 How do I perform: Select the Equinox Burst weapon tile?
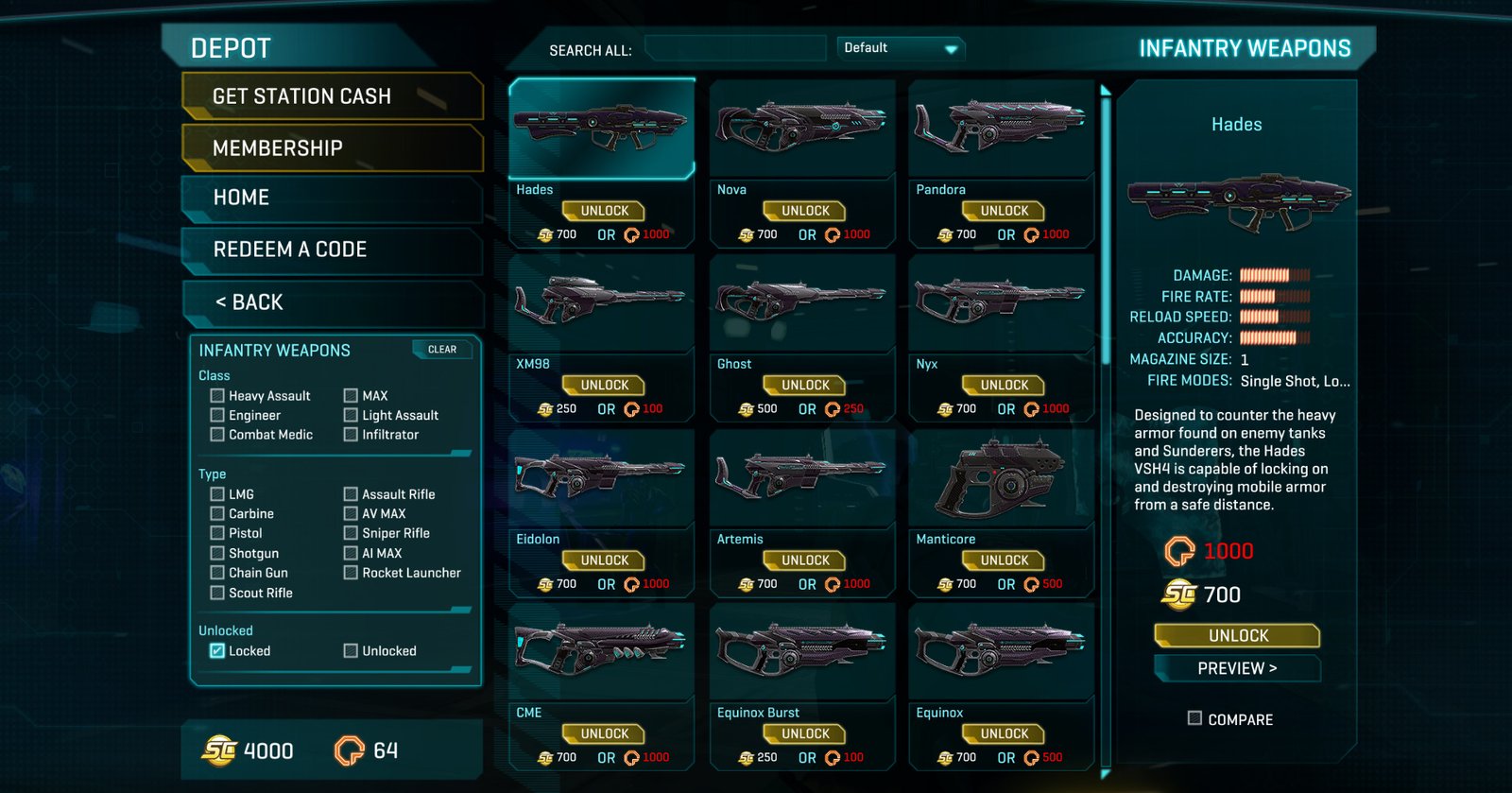tap(802, 651)
